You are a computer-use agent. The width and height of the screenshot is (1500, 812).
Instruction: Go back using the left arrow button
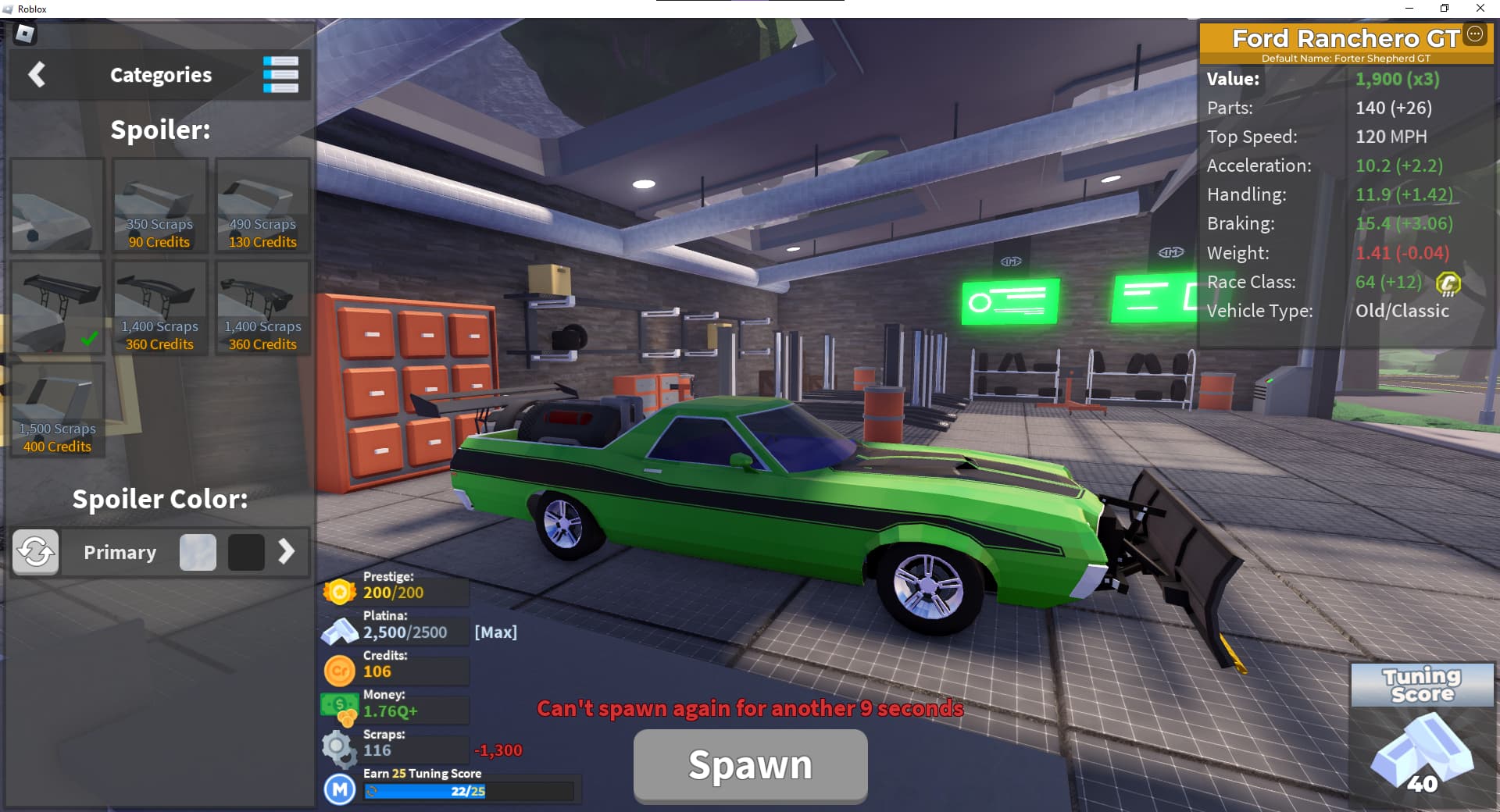click(x=37, y=75)
